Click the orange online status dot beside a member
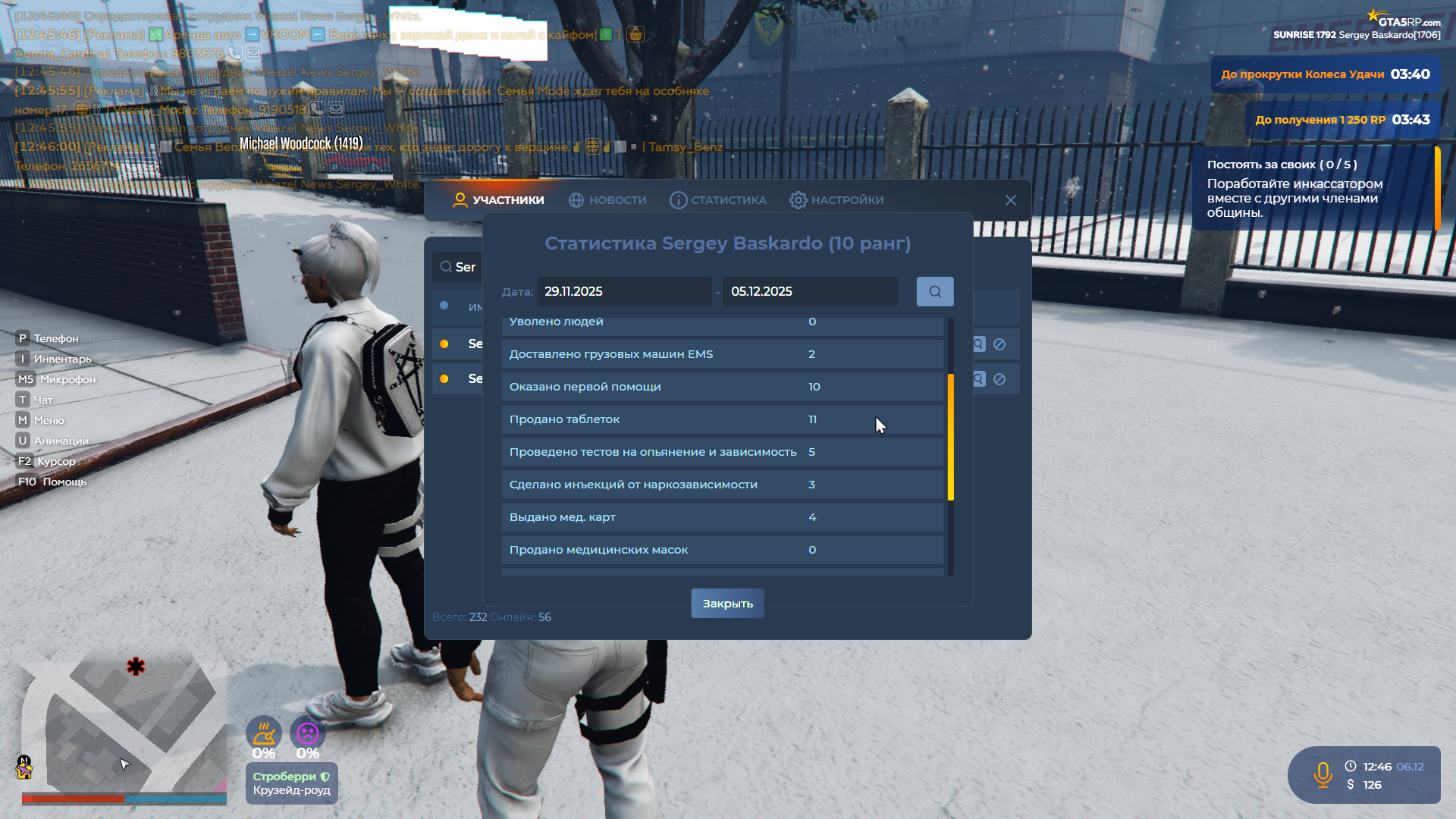The height and width of the screenshot is (819, 1456). click(444, 344)
